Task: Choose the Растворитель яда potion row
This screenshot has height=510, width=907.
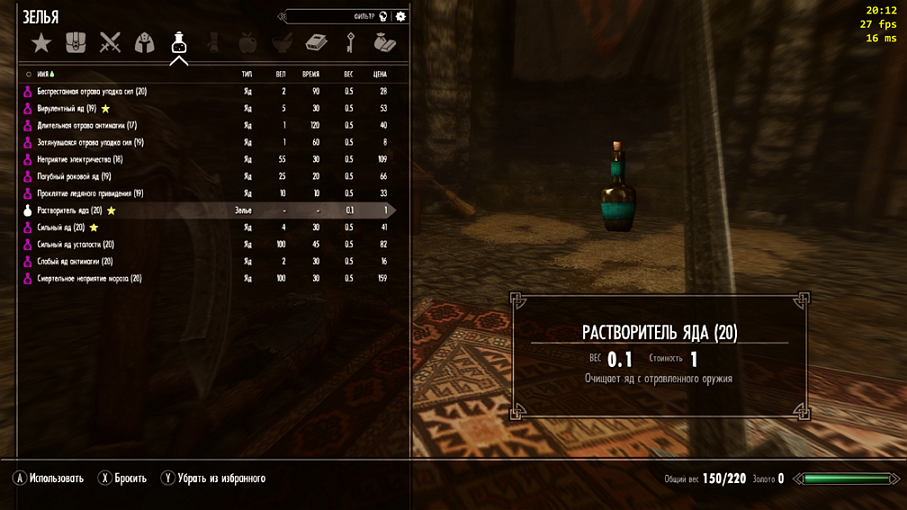Action: point(70,211)
